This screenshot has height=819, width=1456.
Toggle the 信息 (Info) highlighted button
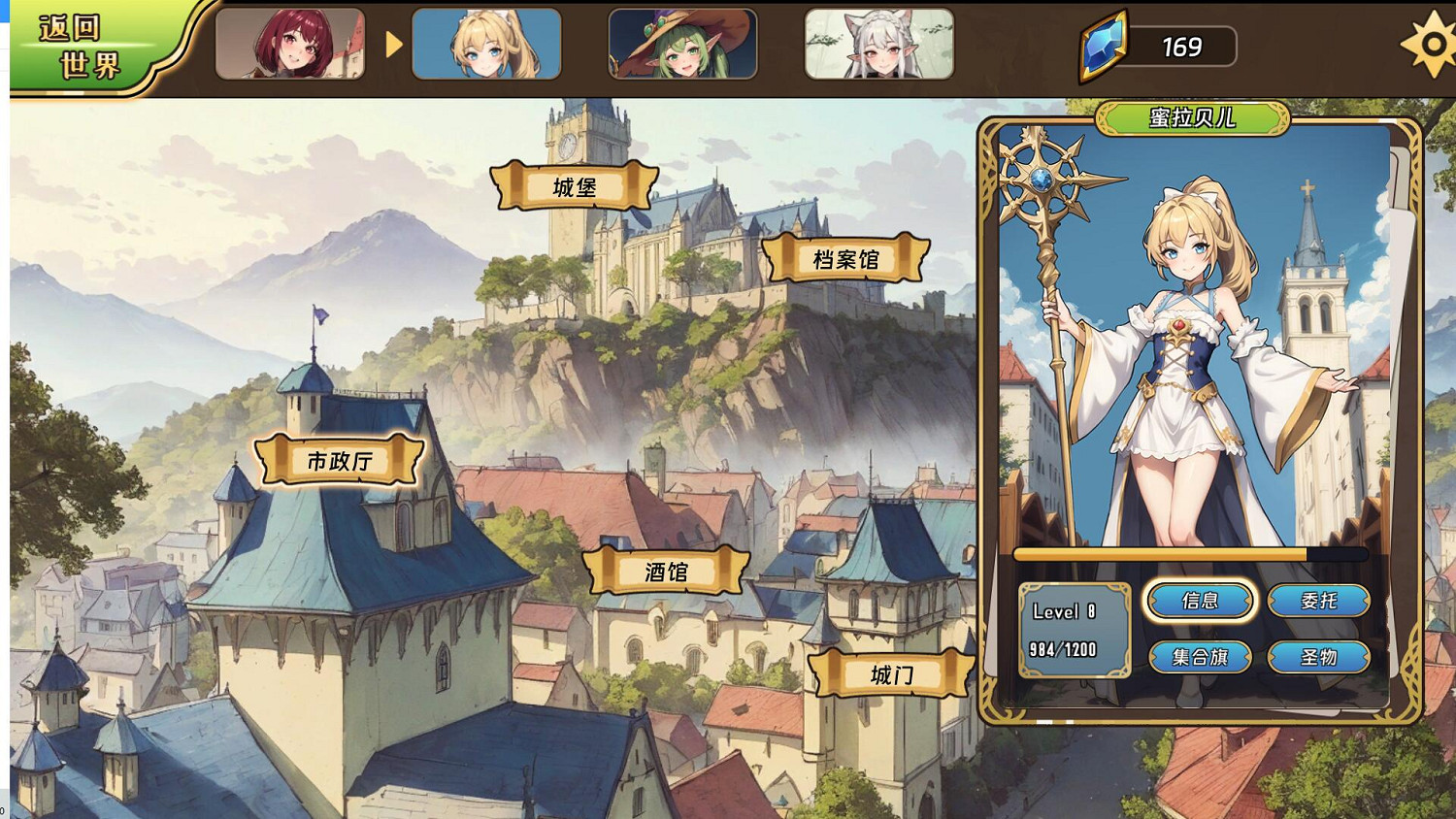point(1201,601)
